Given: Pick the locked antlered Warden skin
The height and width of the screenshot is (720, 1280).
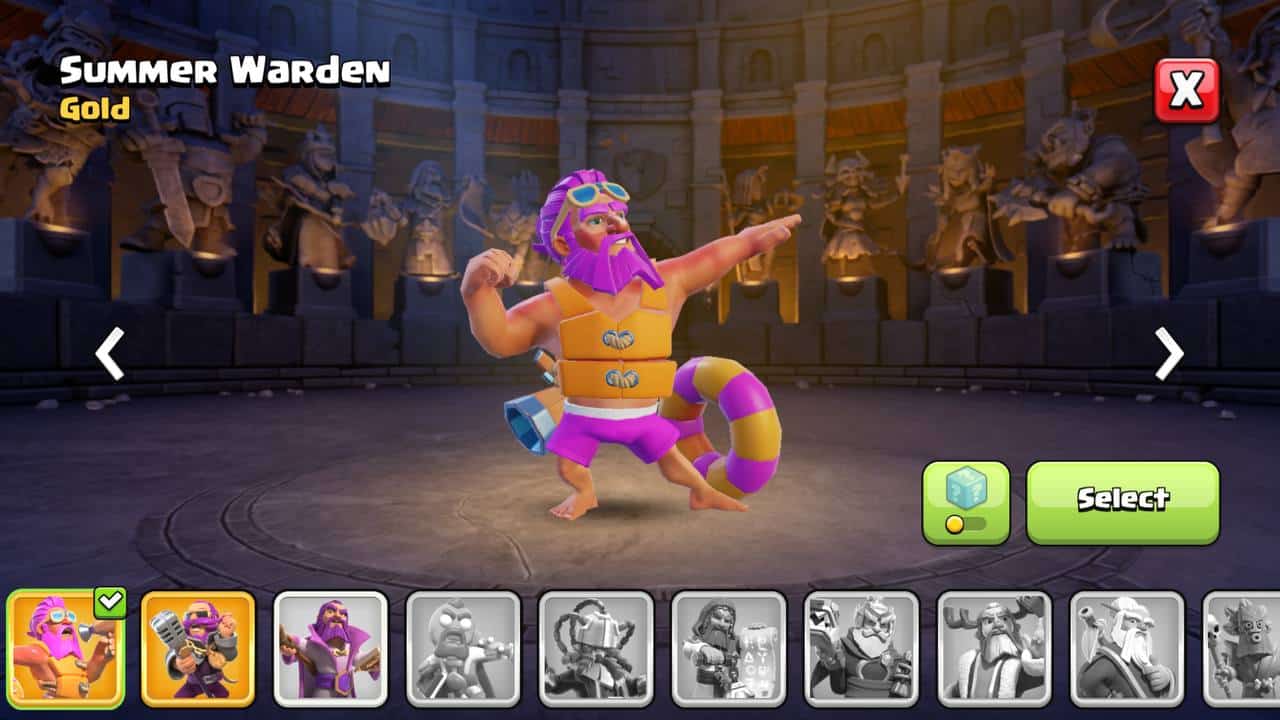Looking at the screenshot, I should coord(994,649).
